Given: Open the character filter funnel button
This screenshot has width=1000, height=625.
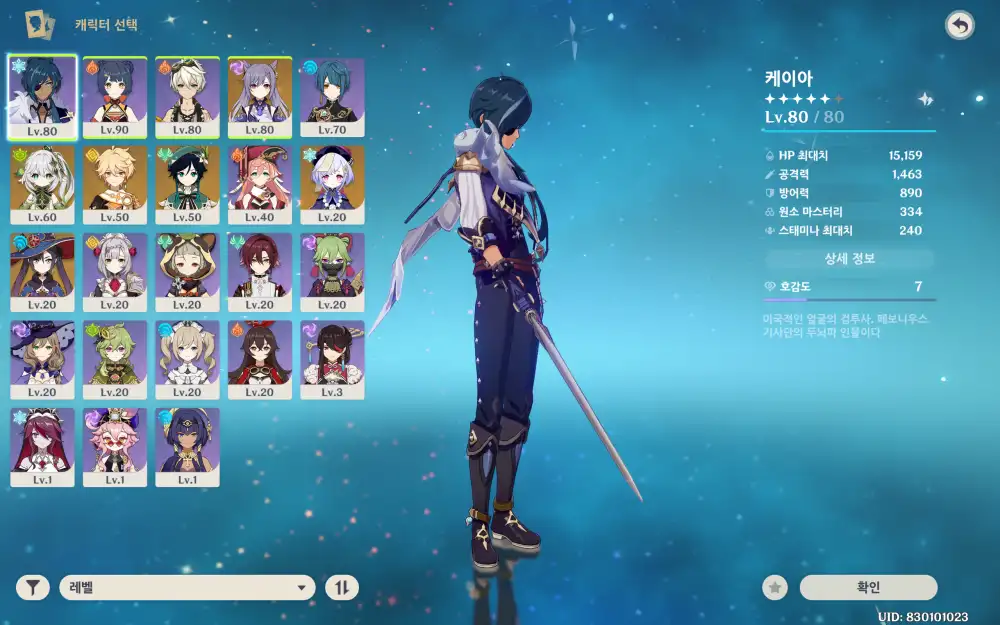Looking at the screenshot, I should tap(33, 587).
